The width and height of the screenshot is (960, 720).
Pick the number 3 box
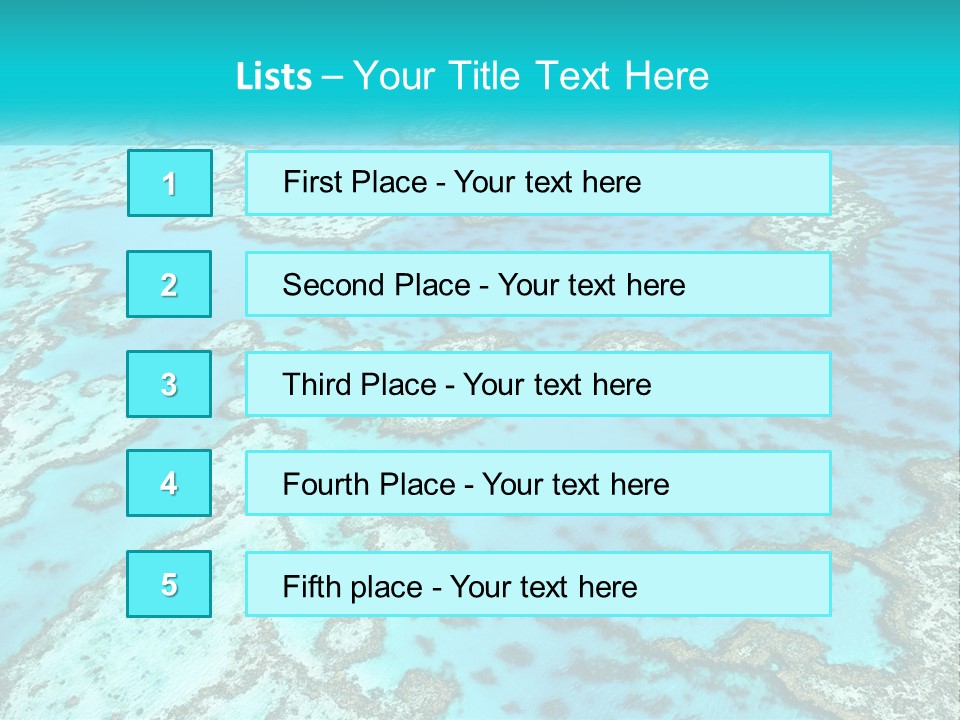click(169, 384)
